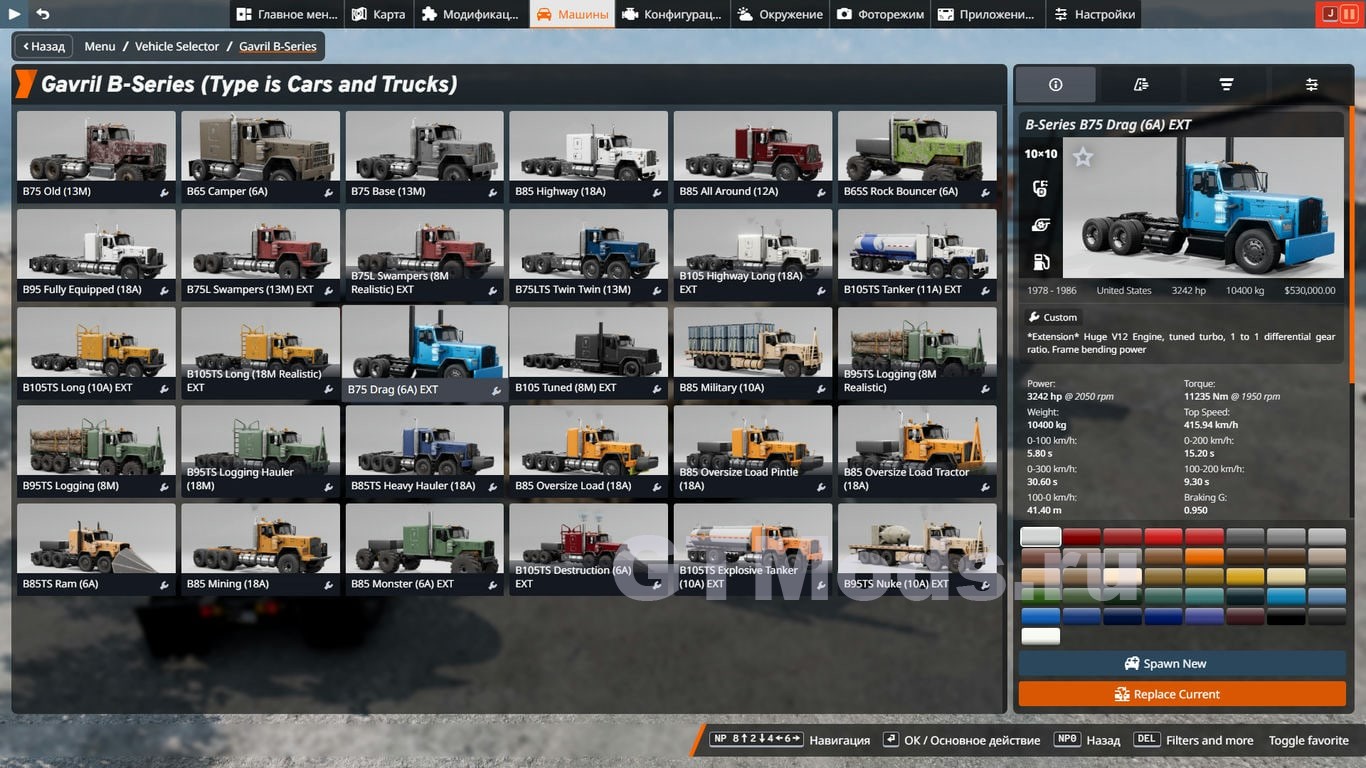Toggle the favorite star on the preview
Viewport: 1366px width, 768px height.
[1083, 157]
